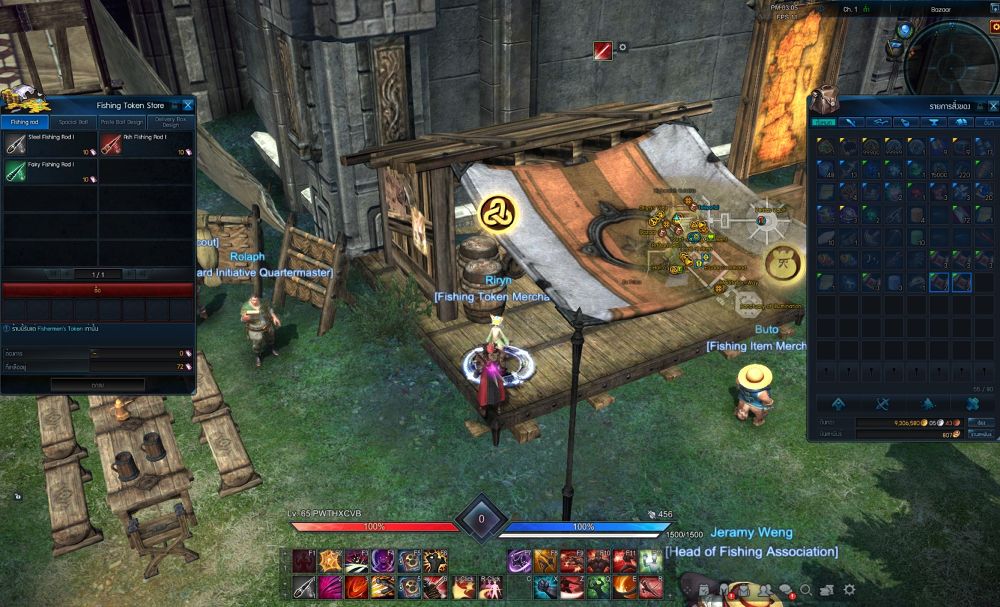Select the first inventory filter tab

[824, 122]
